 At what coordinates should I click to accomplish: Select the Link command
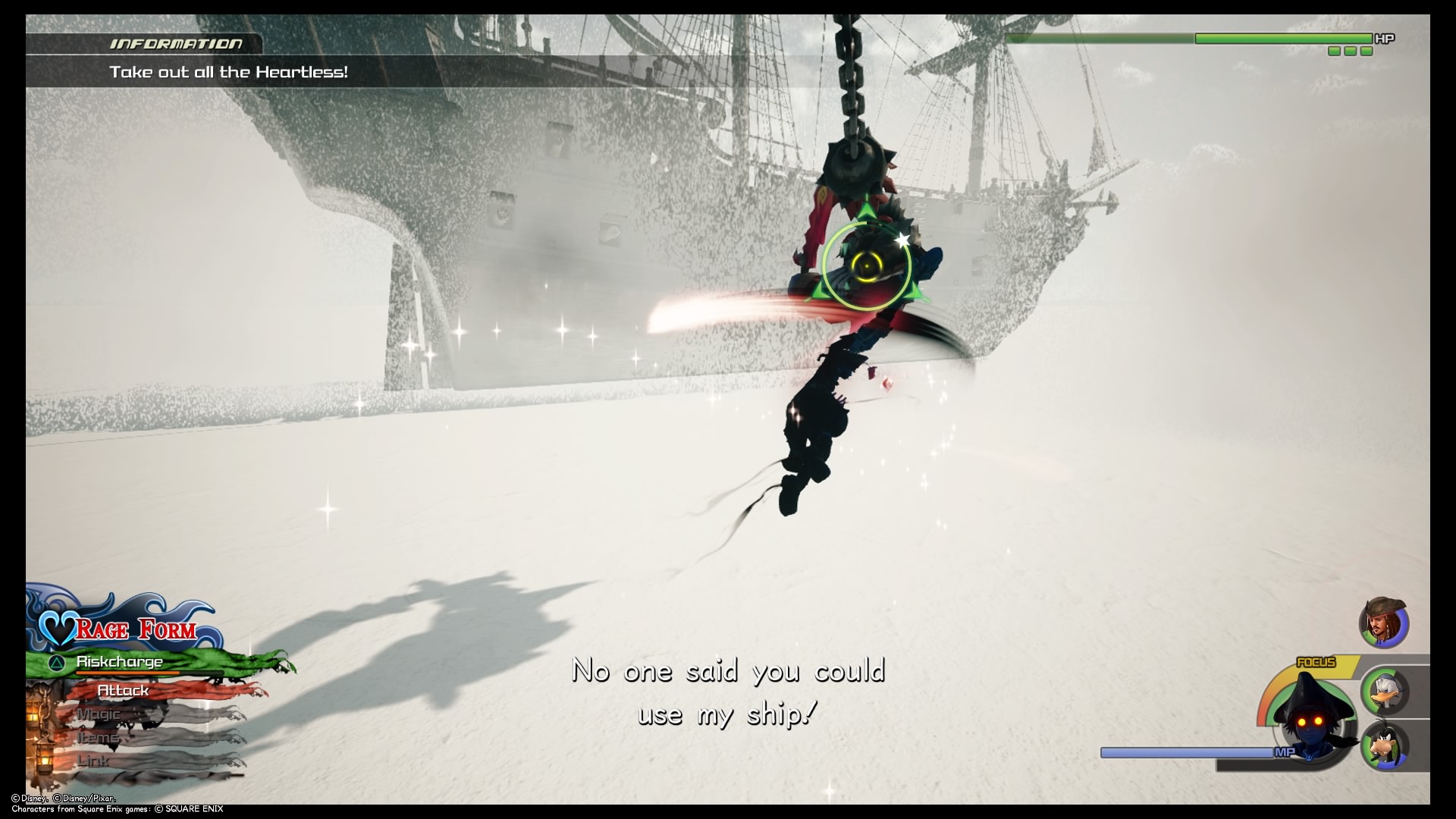click(94, 760)
